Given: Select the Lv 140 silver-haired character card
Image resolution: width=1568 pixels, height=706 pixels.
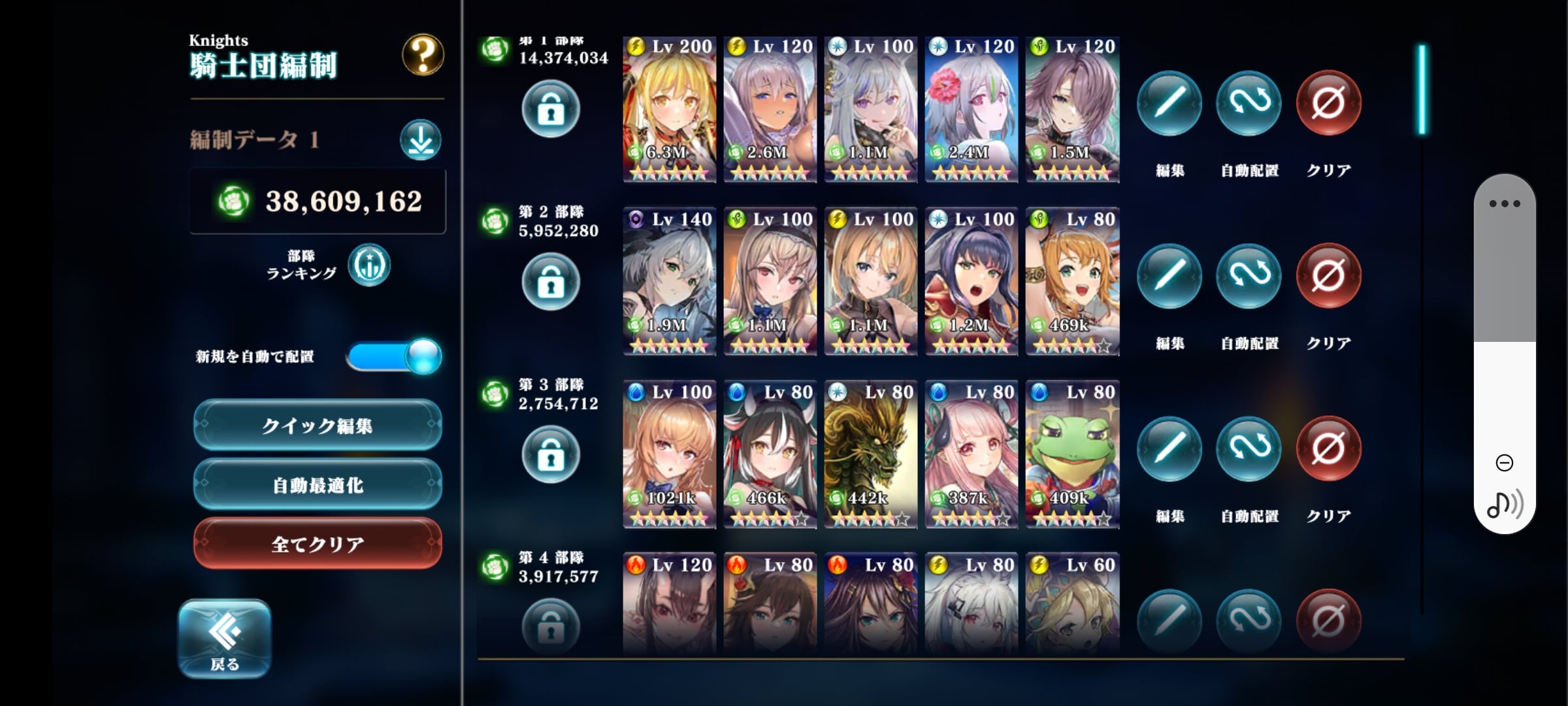Looking at the screenshot, I should [669, 282].
